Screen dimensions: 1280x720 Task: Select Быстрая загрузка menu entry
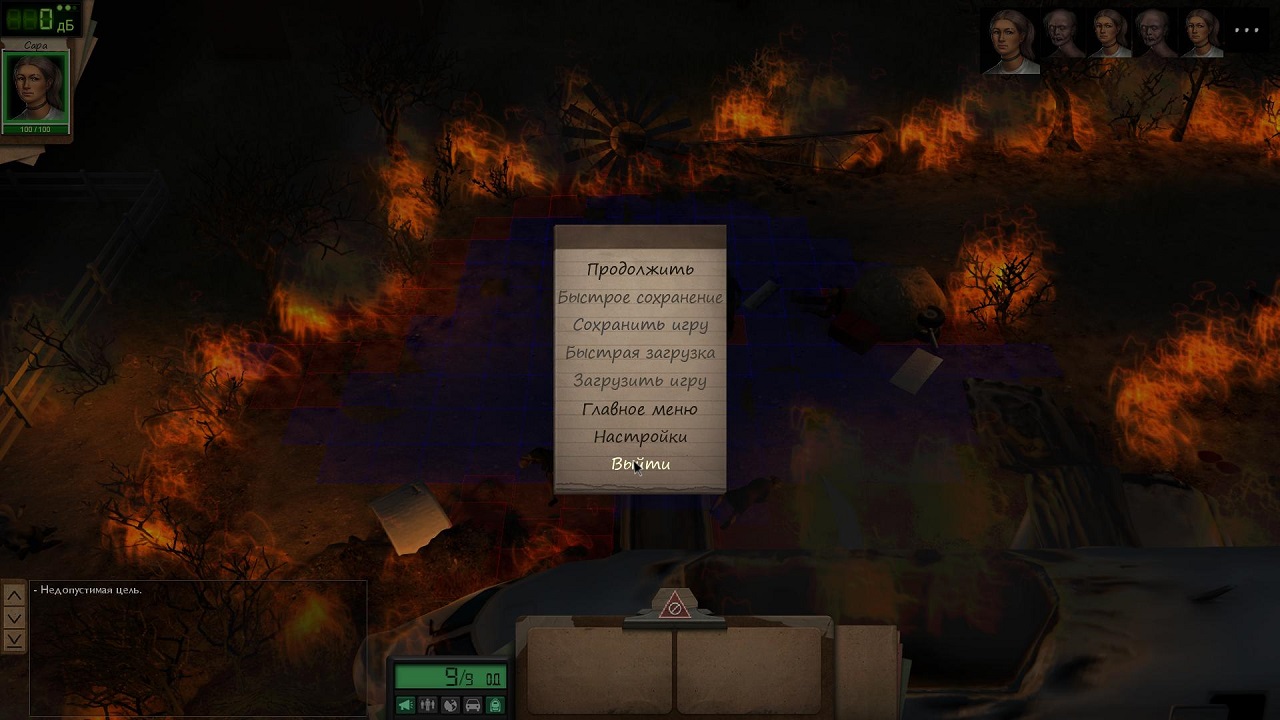point(640,353)
